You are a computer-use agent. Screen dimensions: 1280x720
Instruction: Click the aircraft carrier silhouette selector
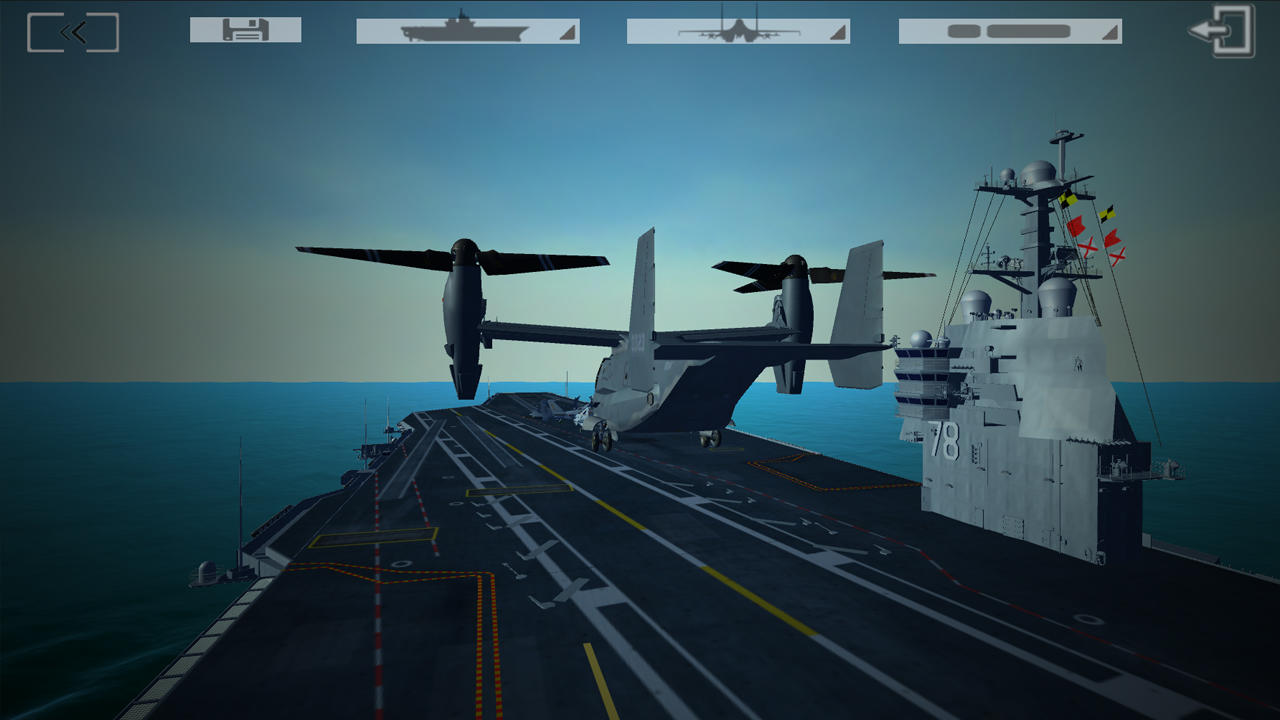pos(460,31)
